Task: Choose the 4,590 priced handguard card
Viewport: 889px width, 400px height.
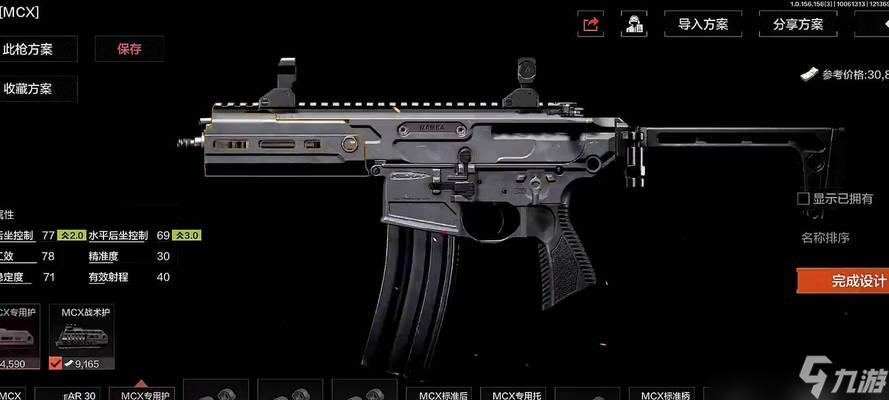Action: 18,338
